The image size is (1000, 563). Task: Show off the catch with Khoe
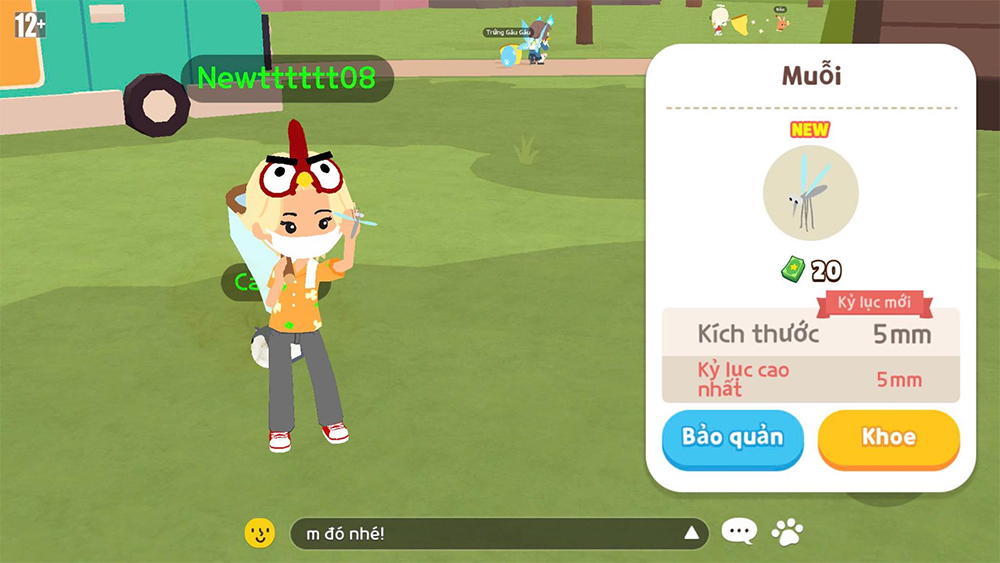888,437
